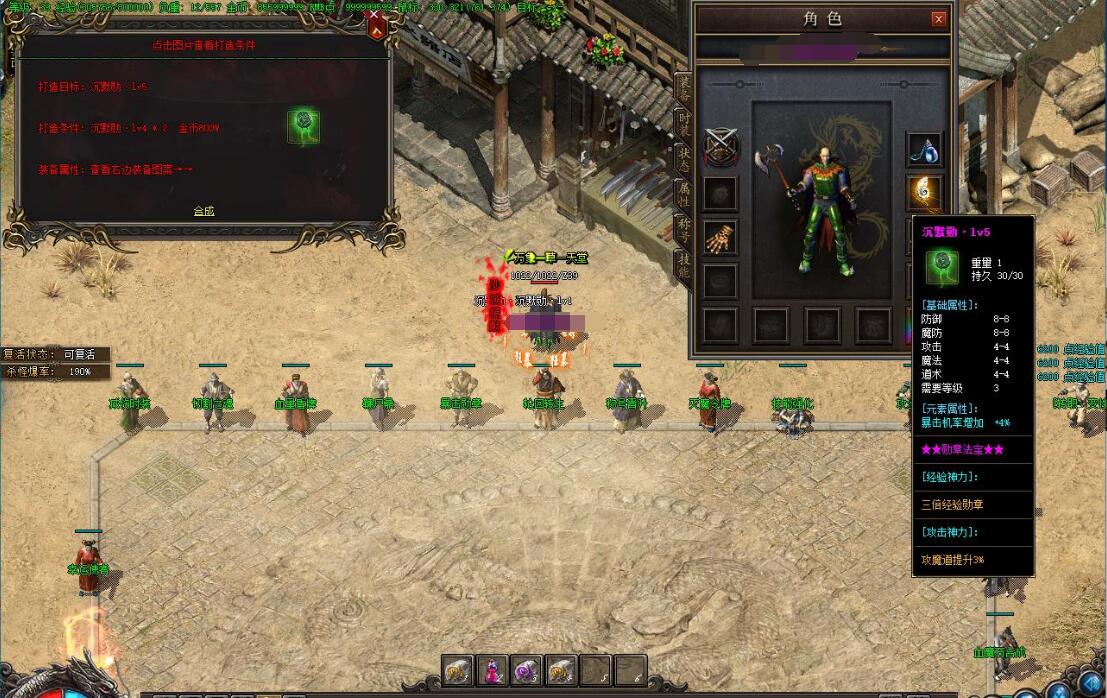The height and width of the screenshot is (698, 1107).
Task: Close the forging dialog window
Action: pyautogui.click(x=376, y=14)
